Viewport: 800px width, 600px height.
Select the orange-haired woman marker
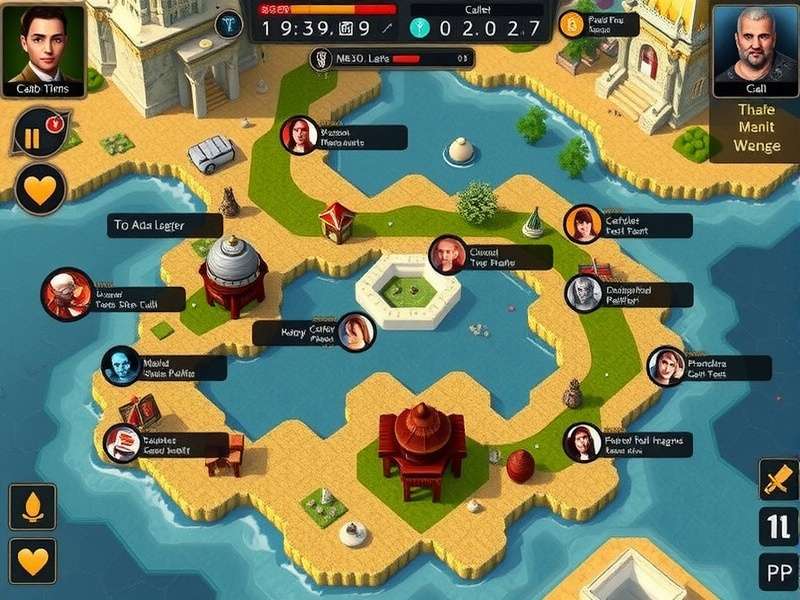tap(582, 225)
